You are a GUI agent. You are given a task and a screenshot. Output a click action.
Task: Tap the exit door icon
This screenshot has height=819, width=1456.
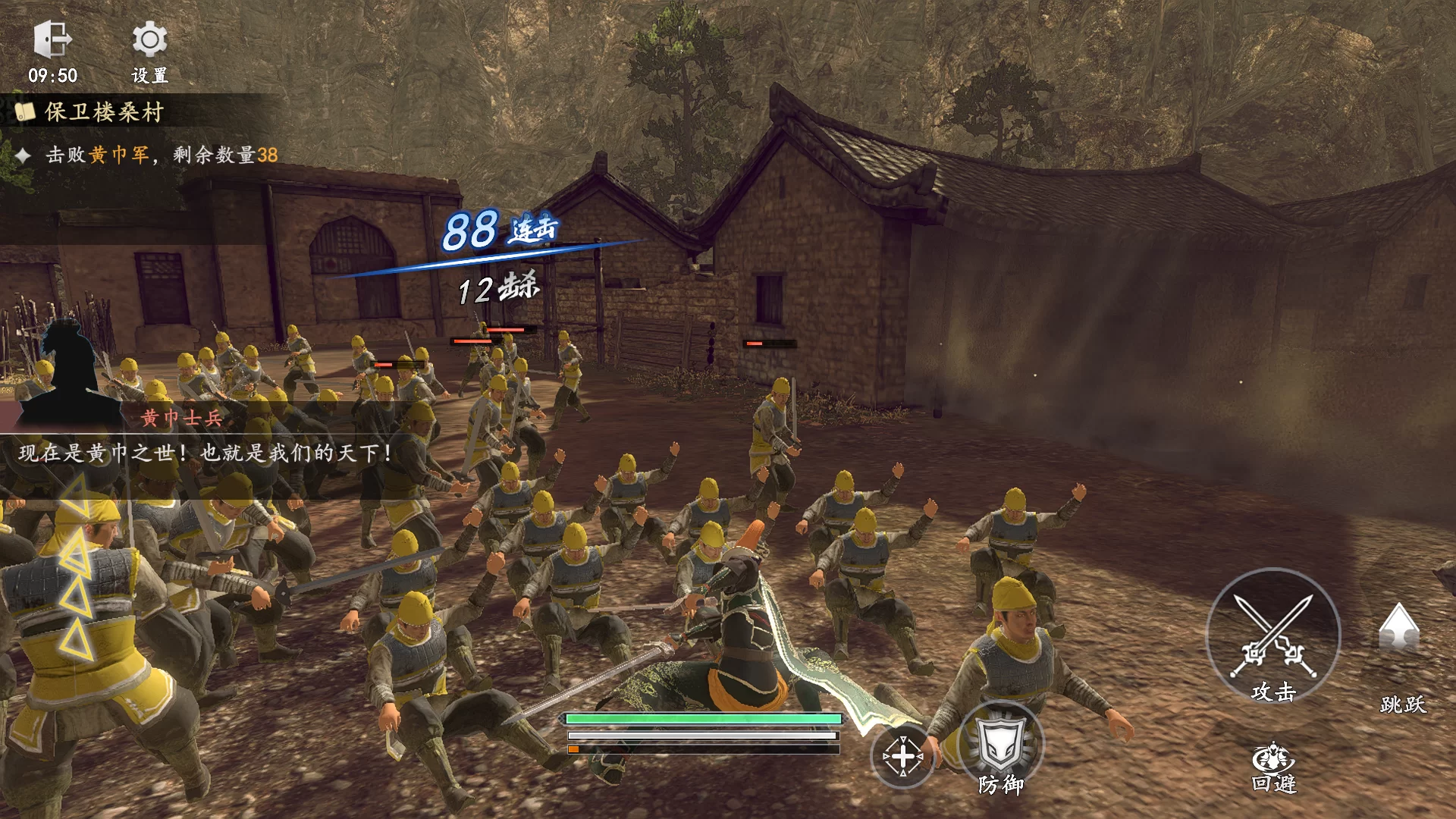[x=52, y=39]
